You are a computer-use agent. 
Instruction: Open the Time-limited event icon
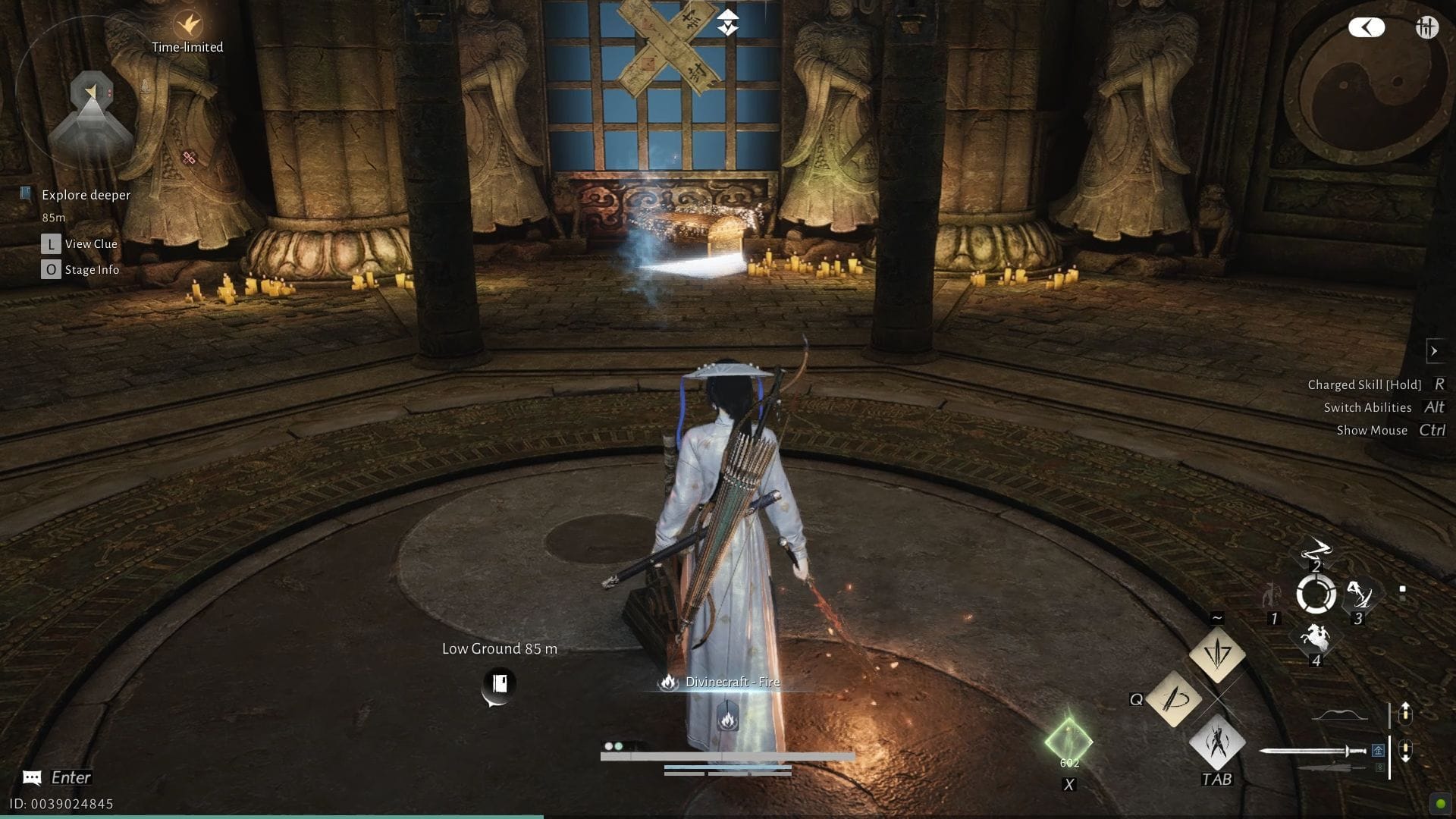187,26
